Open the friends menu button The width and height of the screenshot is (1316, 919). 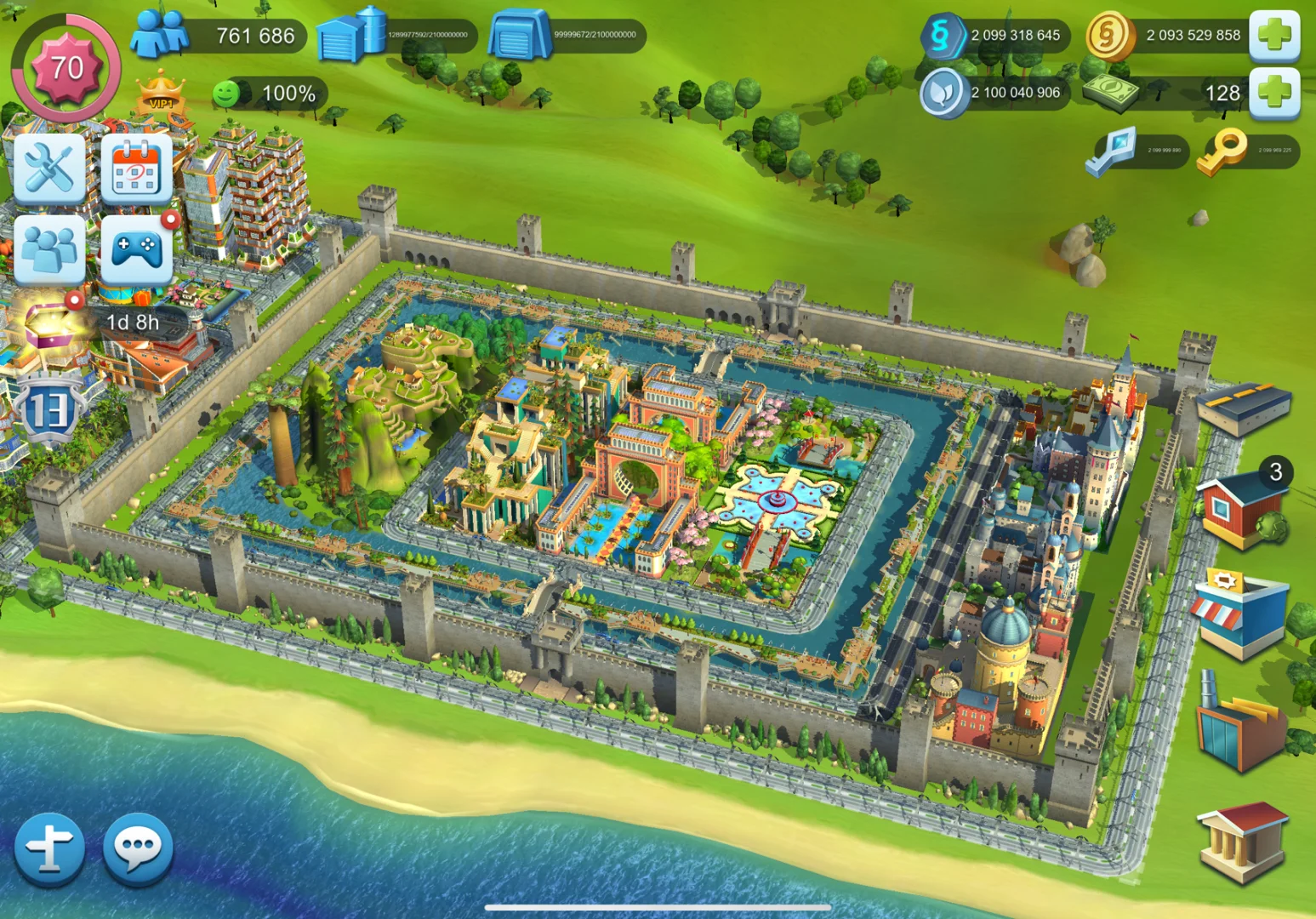tap(49, 249)
